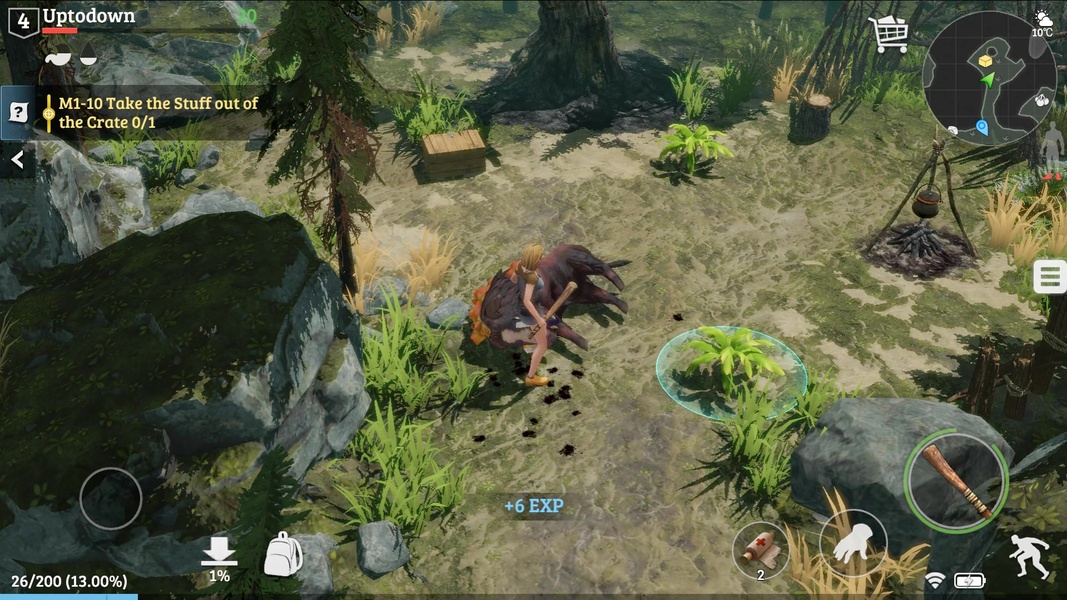Use the bandage item slot
The image size is (1067, 600).
tap(760, 550)
